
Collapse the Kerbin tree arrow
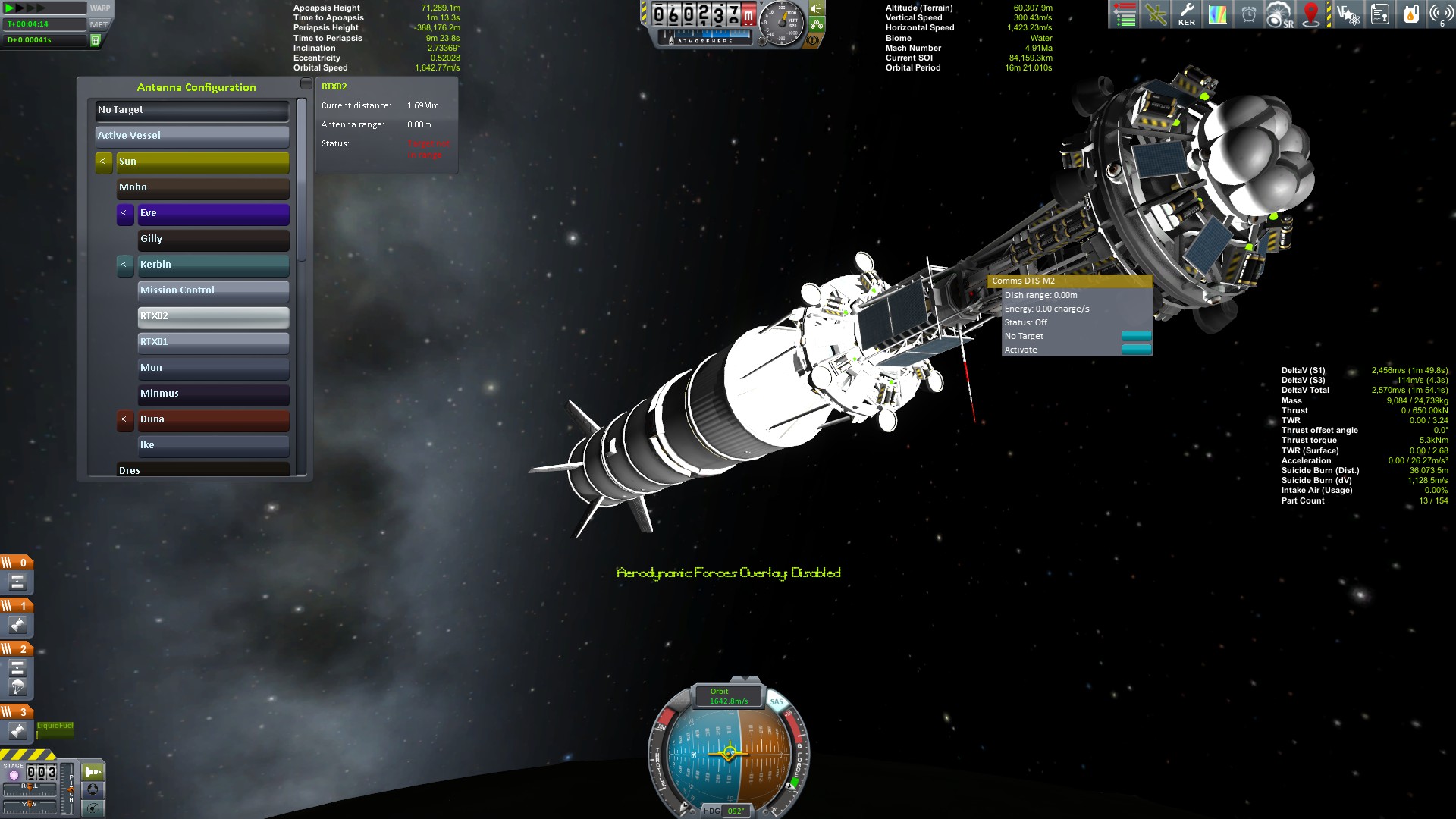[124, 265]
